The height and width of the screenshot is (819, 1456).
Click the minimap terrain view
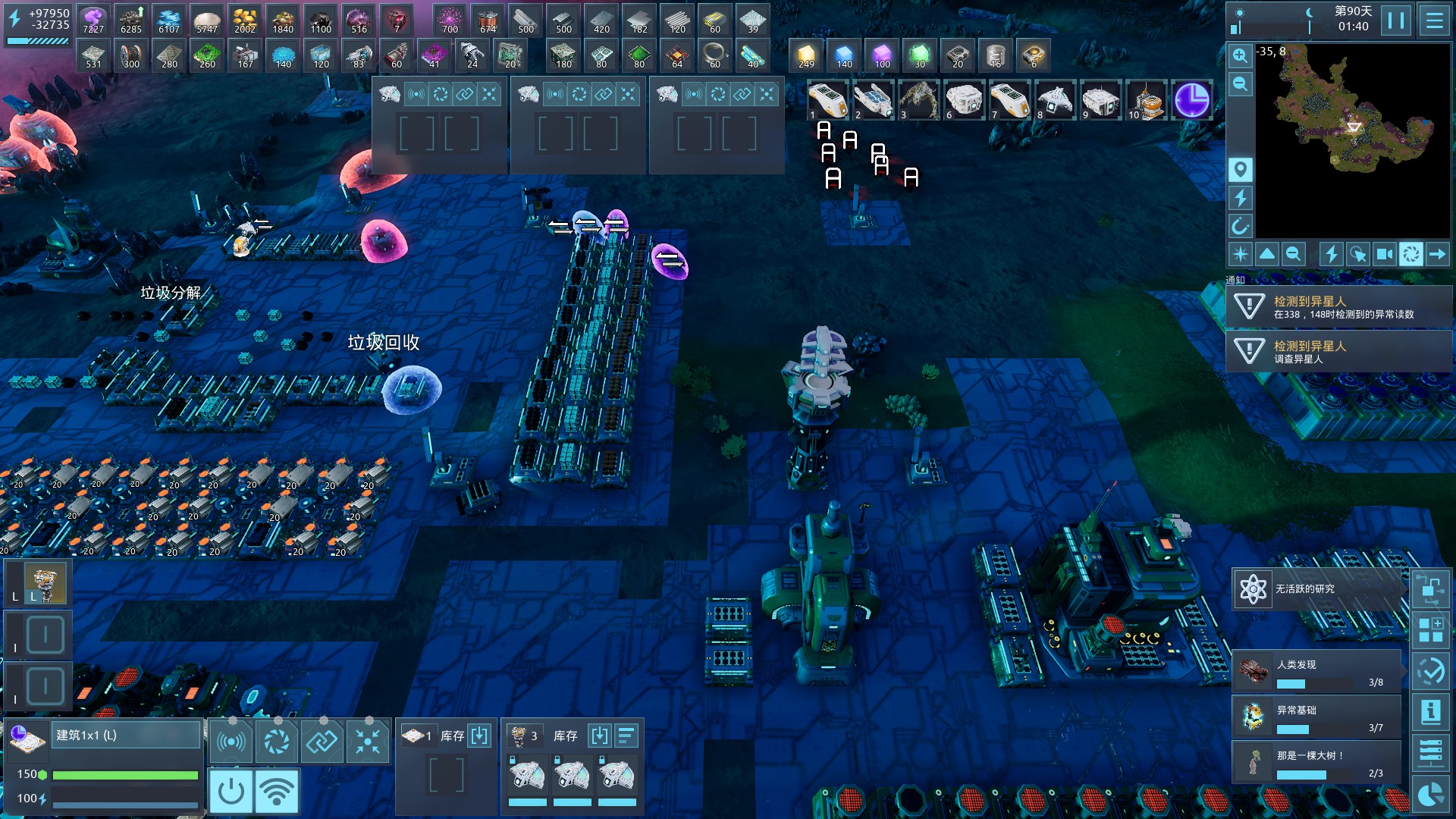(x=1353, y=140)
